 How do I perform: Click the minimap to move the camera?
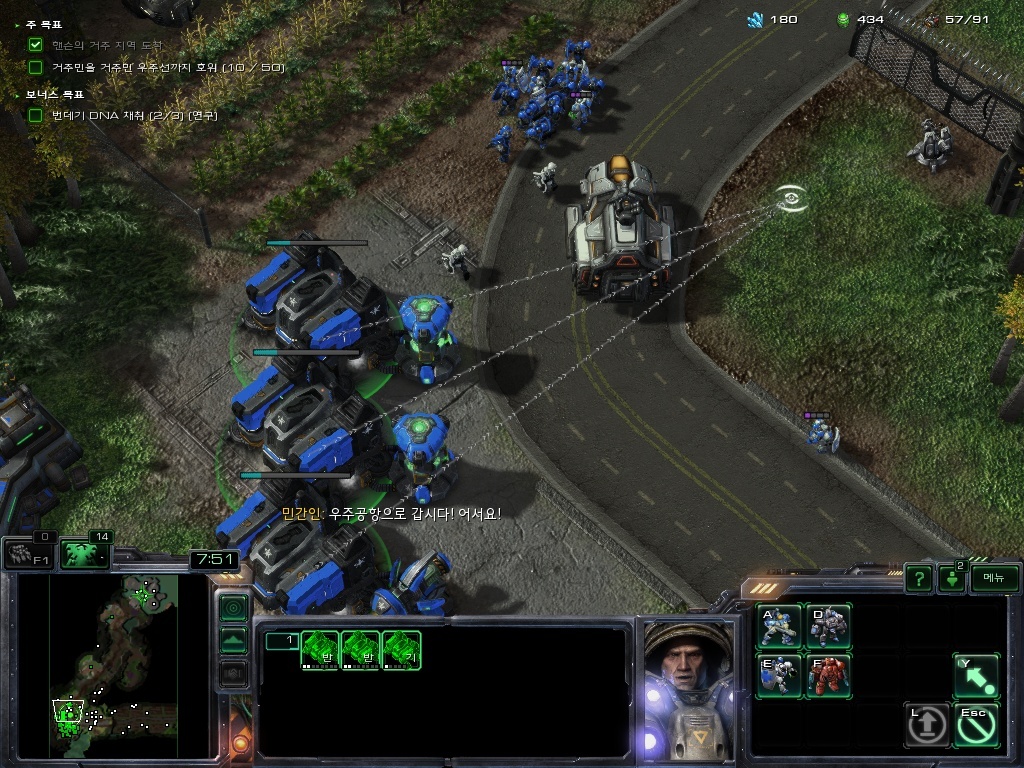(112, 665)
